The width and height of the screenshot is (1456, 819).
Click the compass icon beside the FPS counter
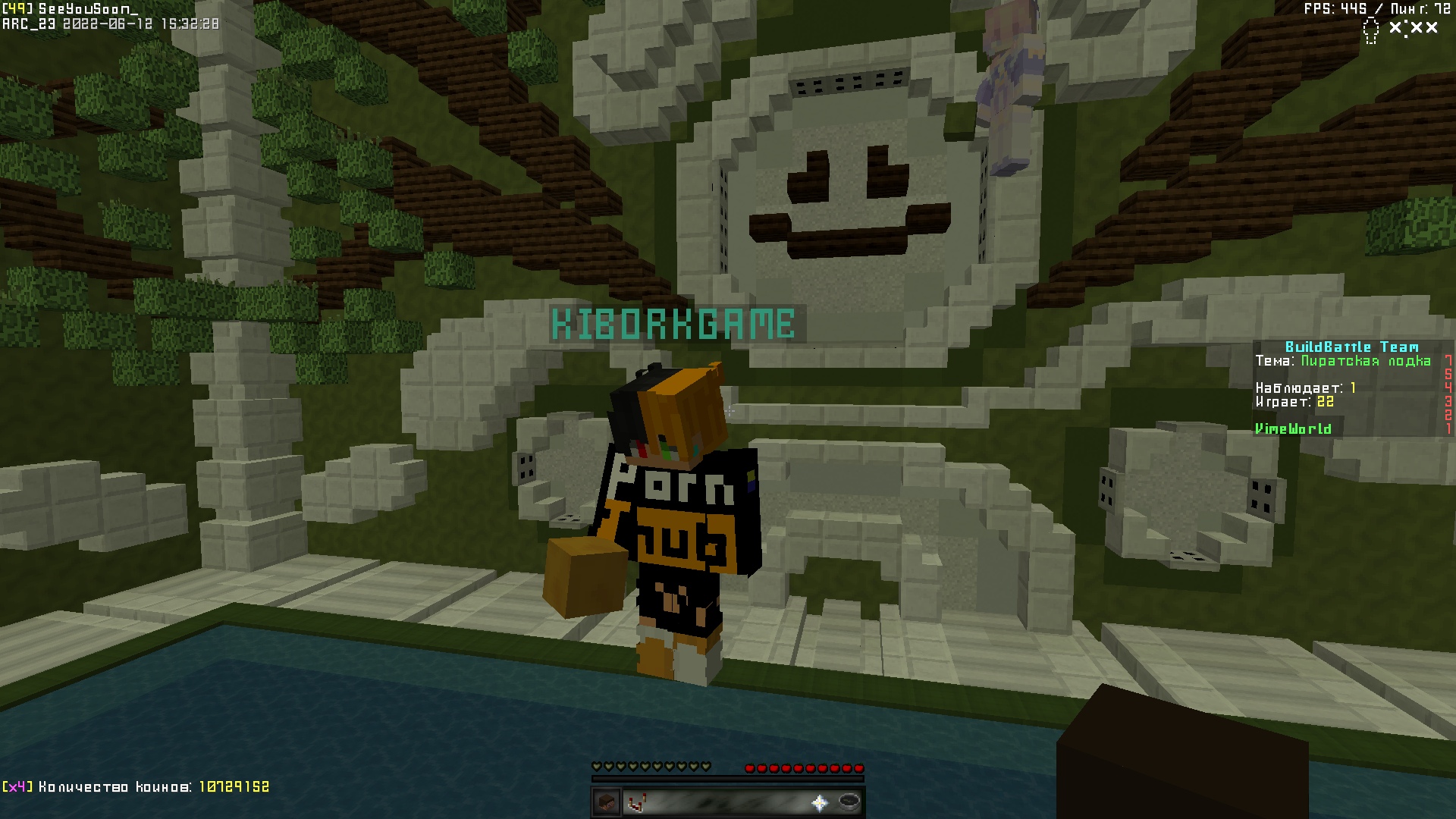coord(1371,29)
